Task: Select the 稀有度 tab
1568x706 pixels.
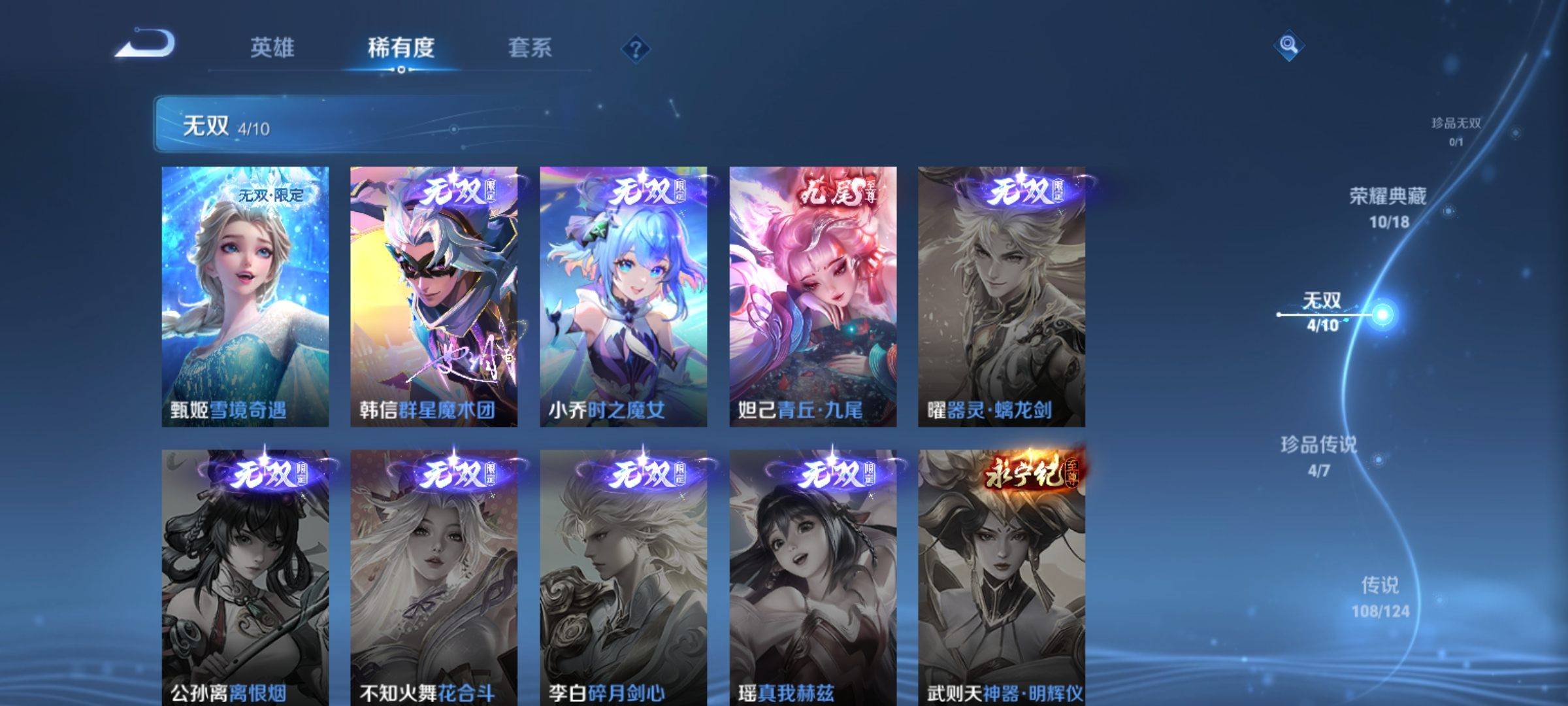Action: (400, 48)
